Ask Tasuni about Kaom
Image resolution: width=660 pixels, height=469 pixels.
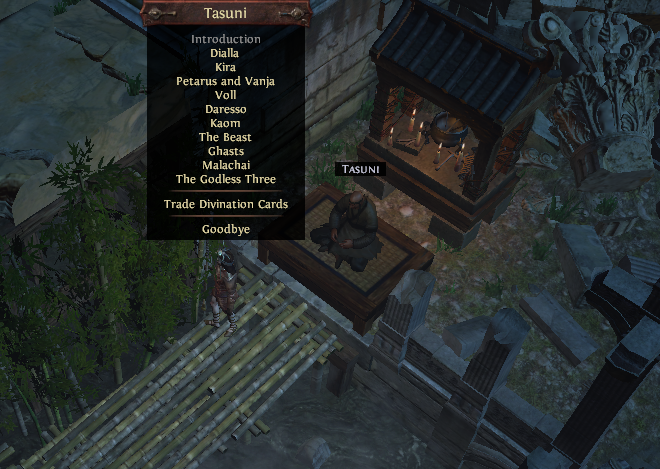pyautogui.click(x=226, y=123)
